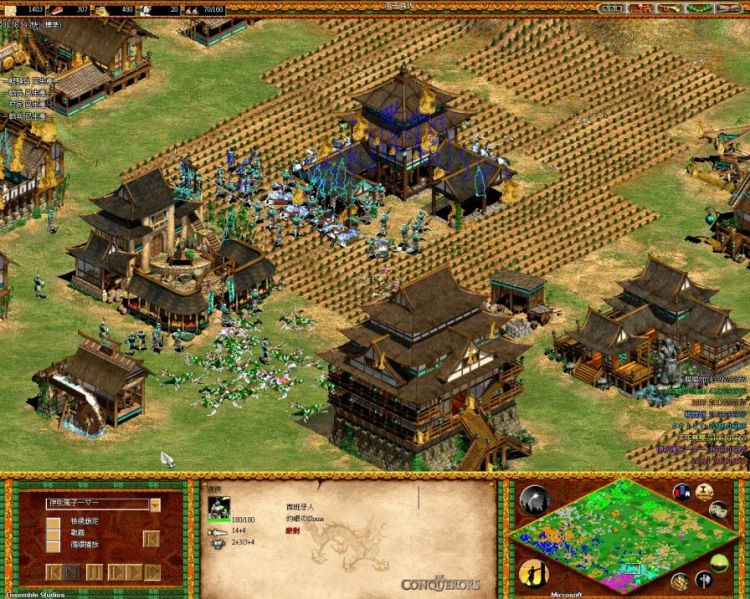The height and width of the screenshot is (599, 750).
Task: Click the flare signal button beside minimap
Action: pos(534,500)
